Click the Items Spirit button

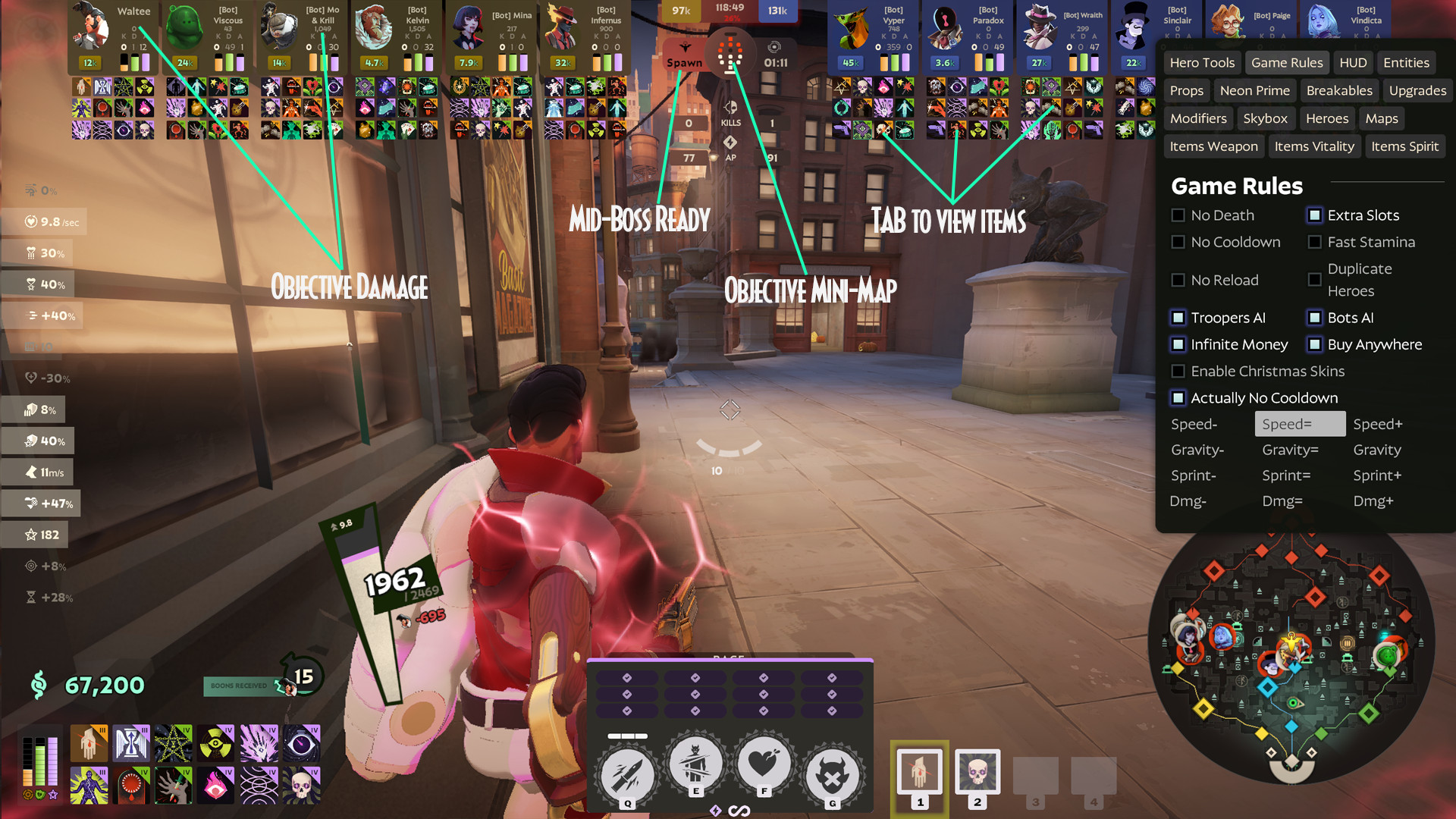click(x=1405, y=146)
